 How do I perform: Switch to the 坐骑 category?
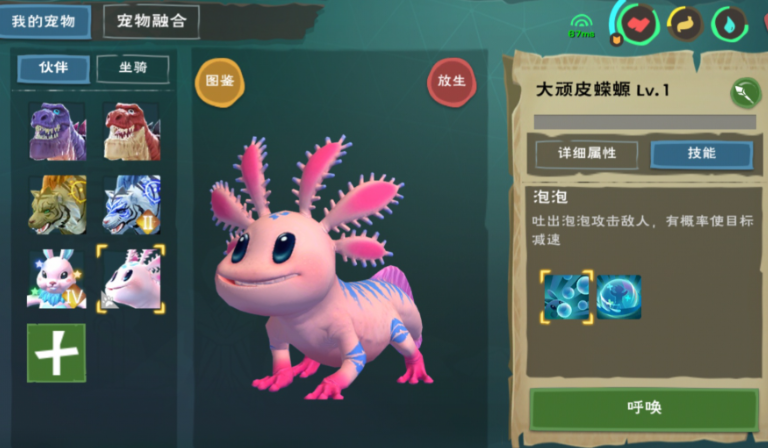point(132,68)
